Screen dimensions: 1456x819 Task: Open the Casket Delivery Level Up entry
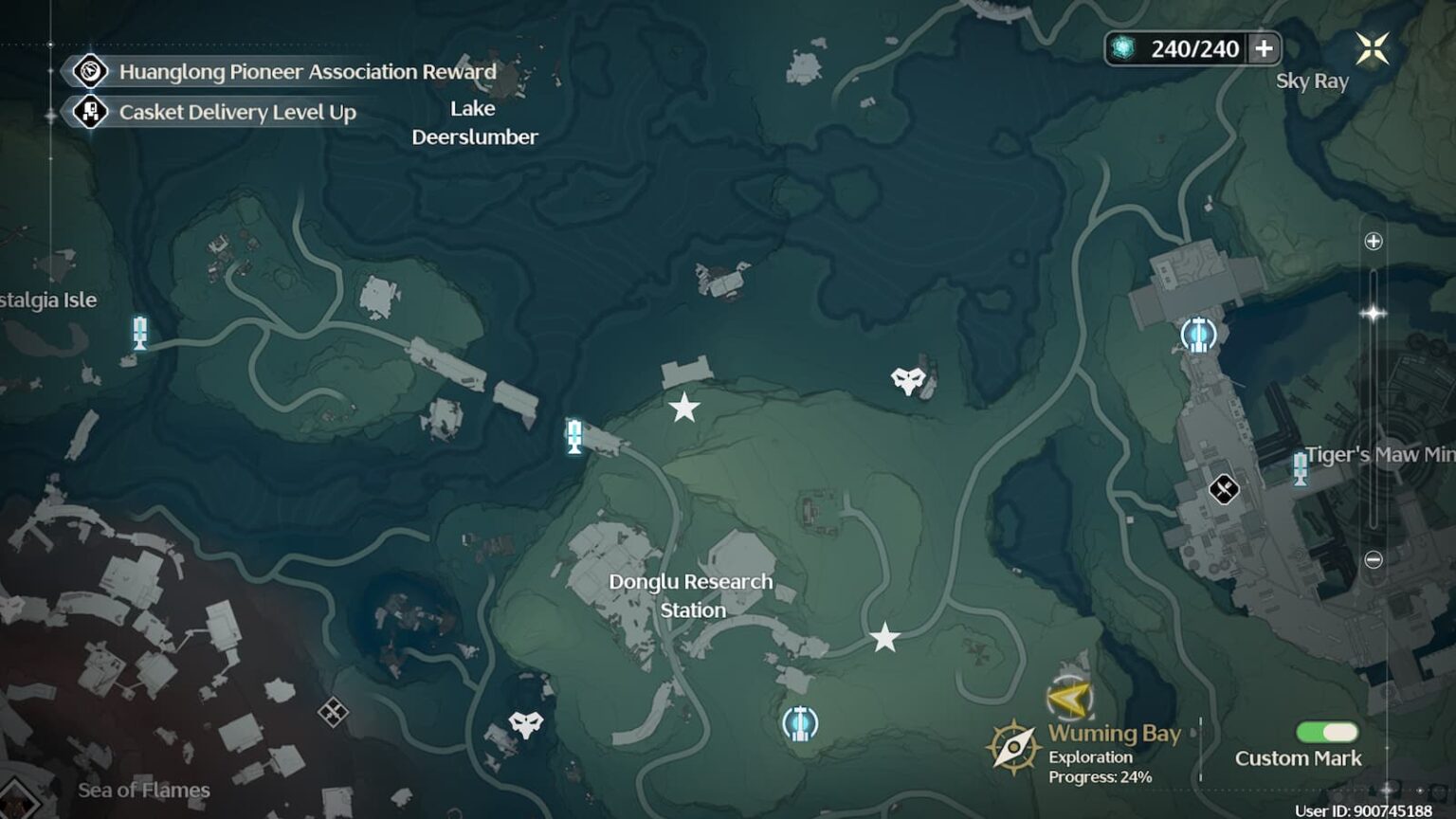[237, 113]
